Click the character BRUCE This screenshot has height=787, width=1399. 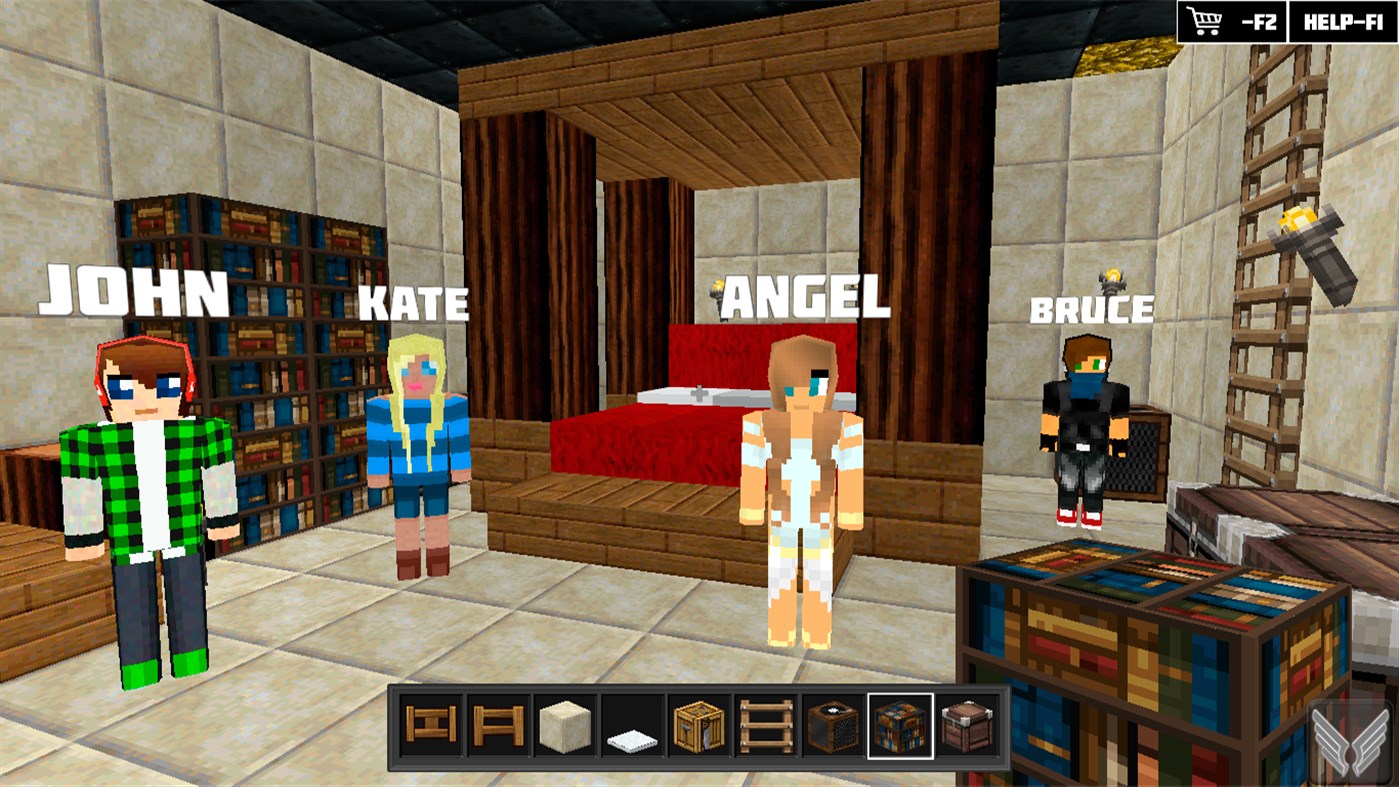1082,430
